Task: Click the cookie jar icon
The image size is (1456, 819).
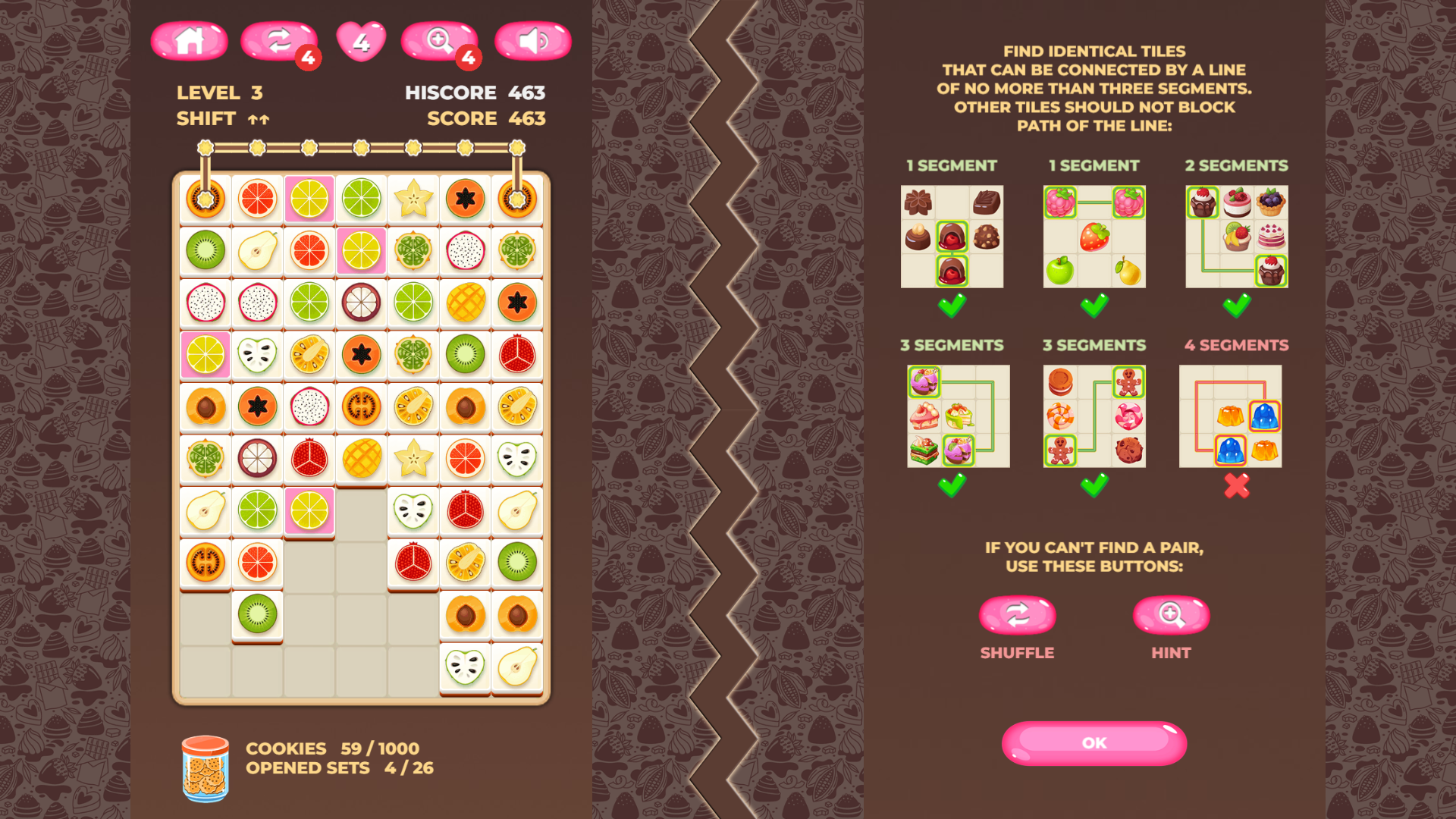Action: 206,766
